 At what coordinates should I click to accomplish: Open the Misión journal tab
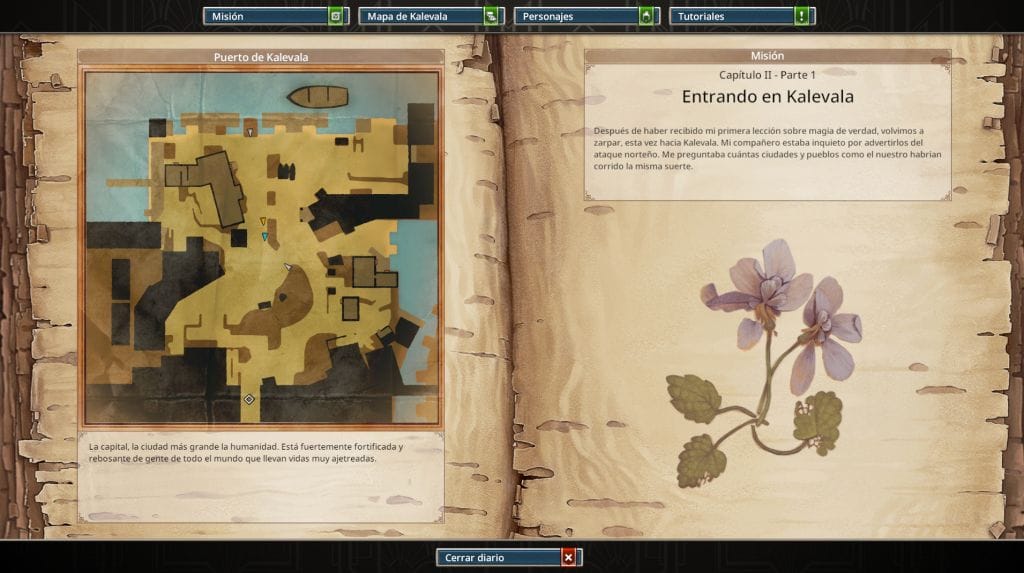tap(275, 16)
